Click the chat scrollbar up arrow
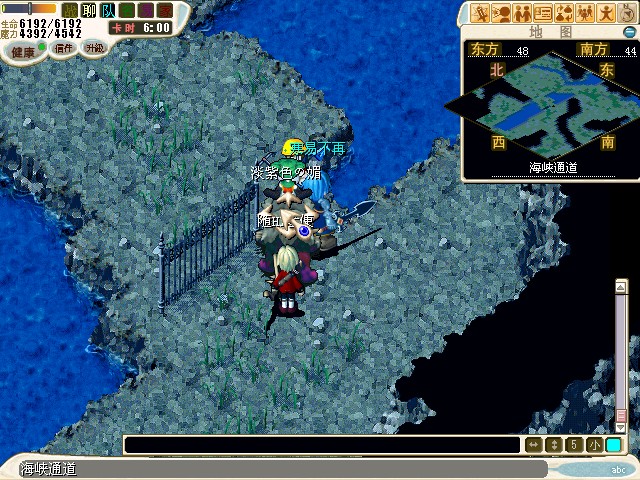 click(621, 288)
